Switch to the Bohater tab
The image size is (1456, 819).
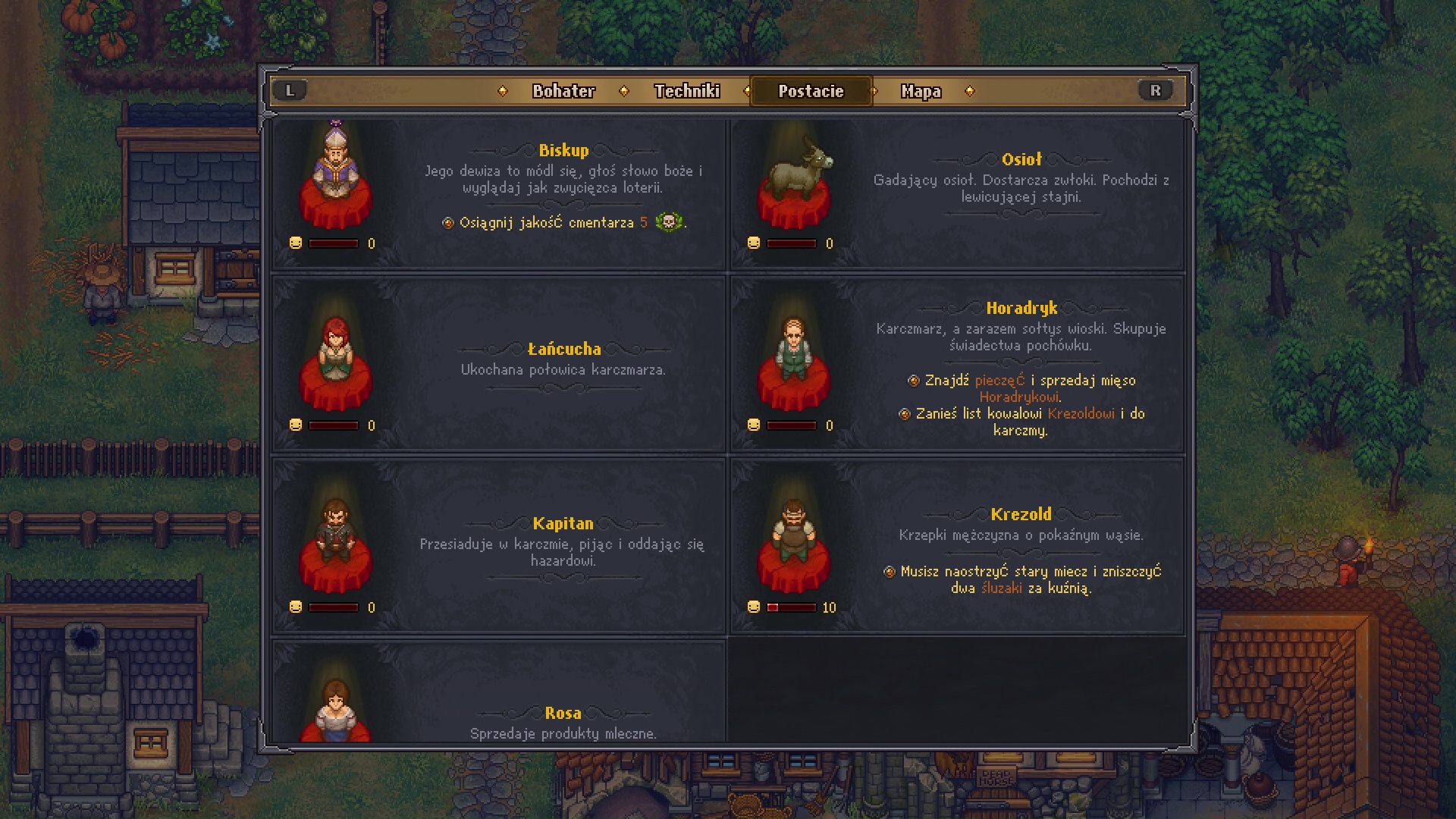coord(563,91)
